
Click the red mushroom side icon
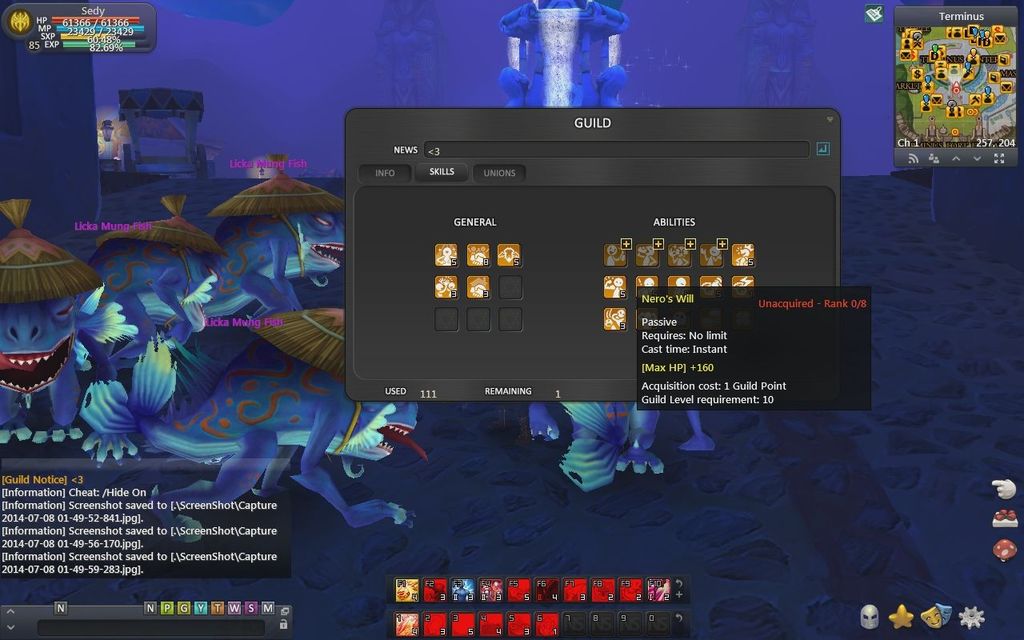pos(1004,550)
